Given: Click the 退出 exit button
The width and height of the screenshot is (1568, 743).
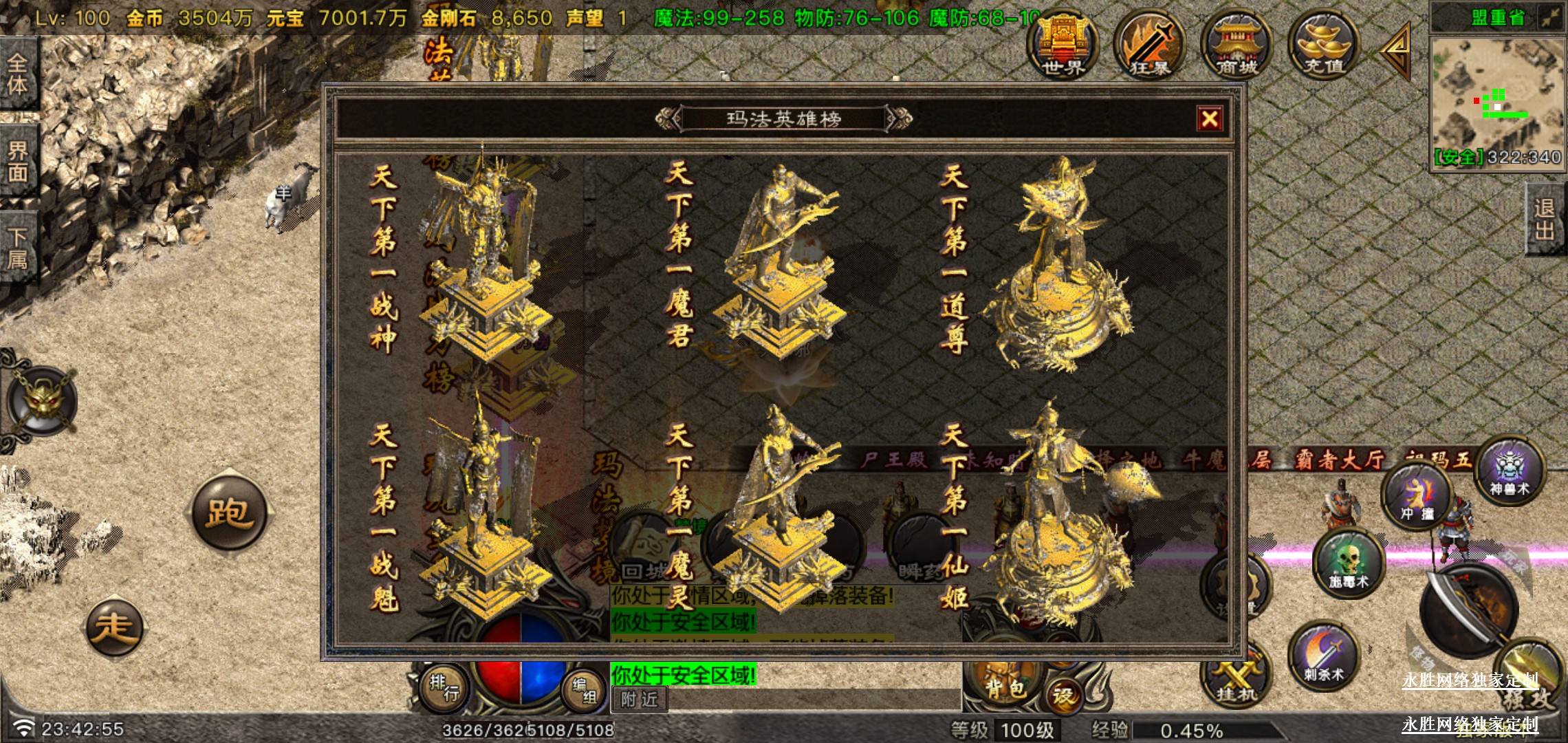Looking at the screenshot, I should coord(1545,219).
